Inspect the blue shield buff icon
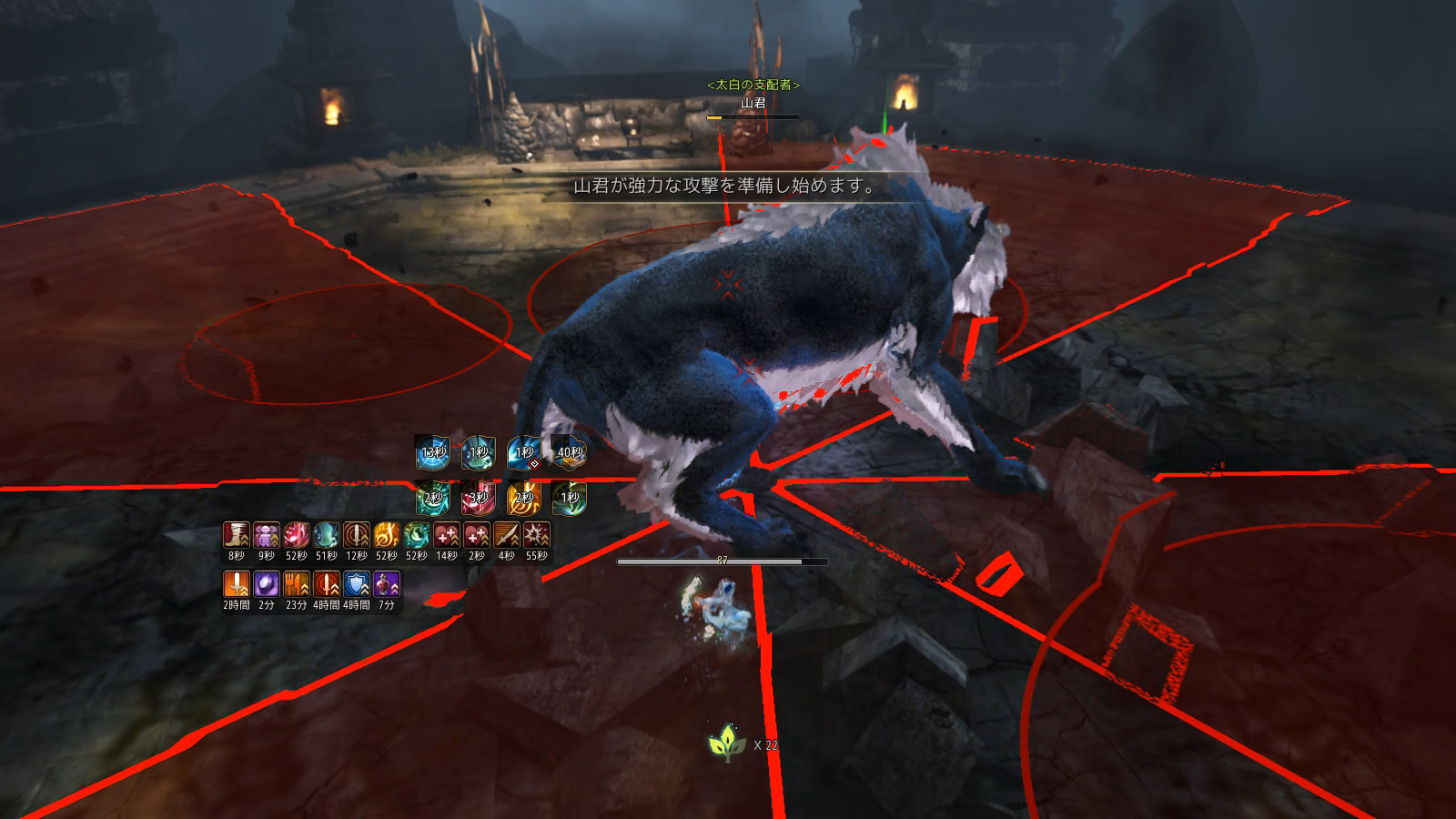Viewport: 1456px width, 819px height. pos(357,584)
